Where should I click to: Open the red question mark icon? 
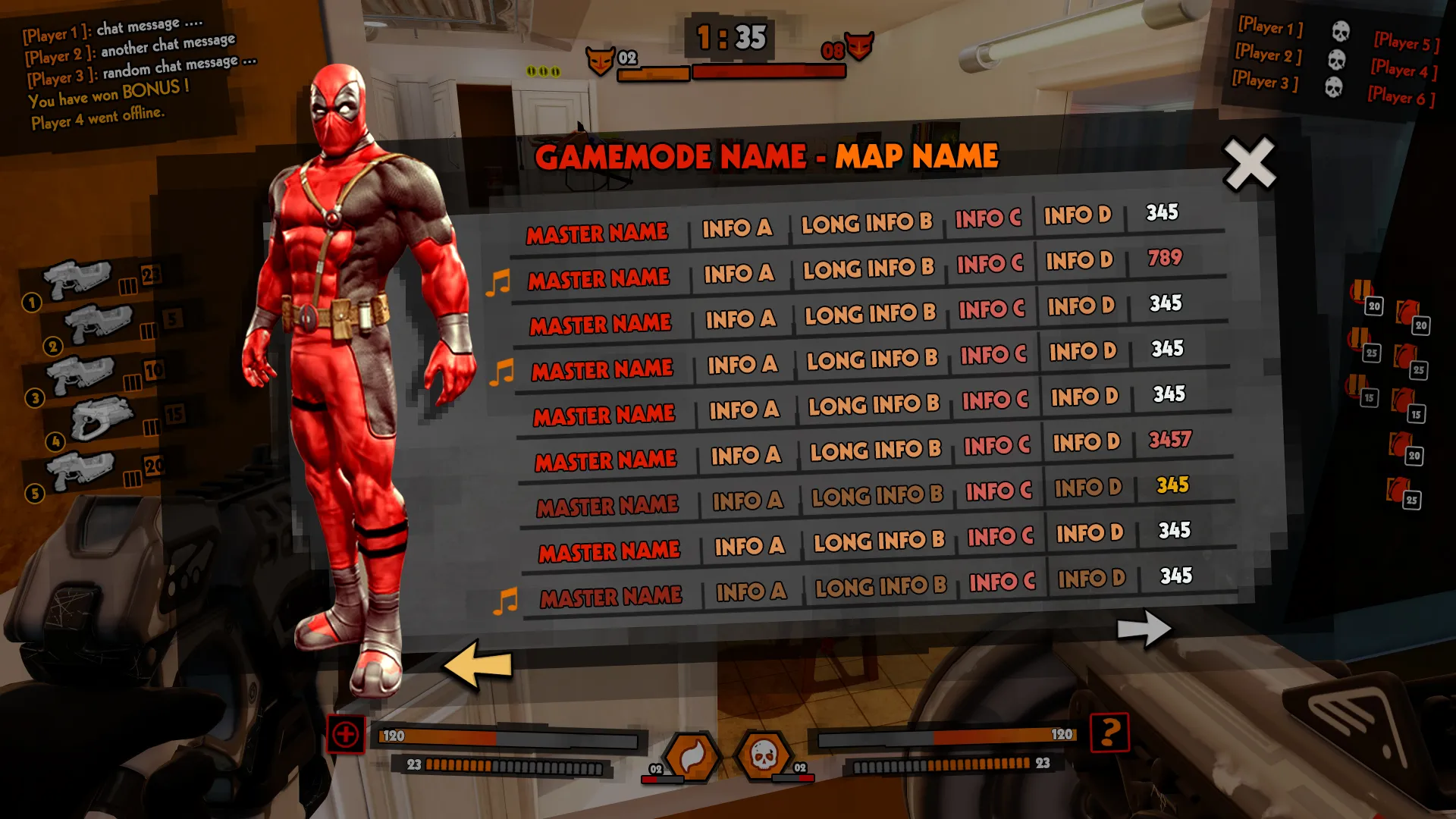coord(1109,733)
